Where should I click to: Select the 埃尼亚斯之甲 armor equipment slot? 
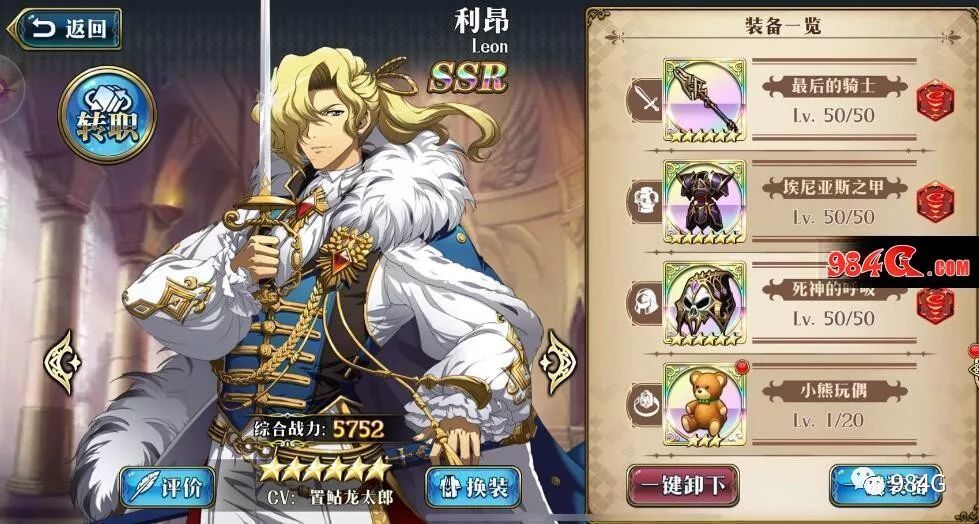point(704,202)
